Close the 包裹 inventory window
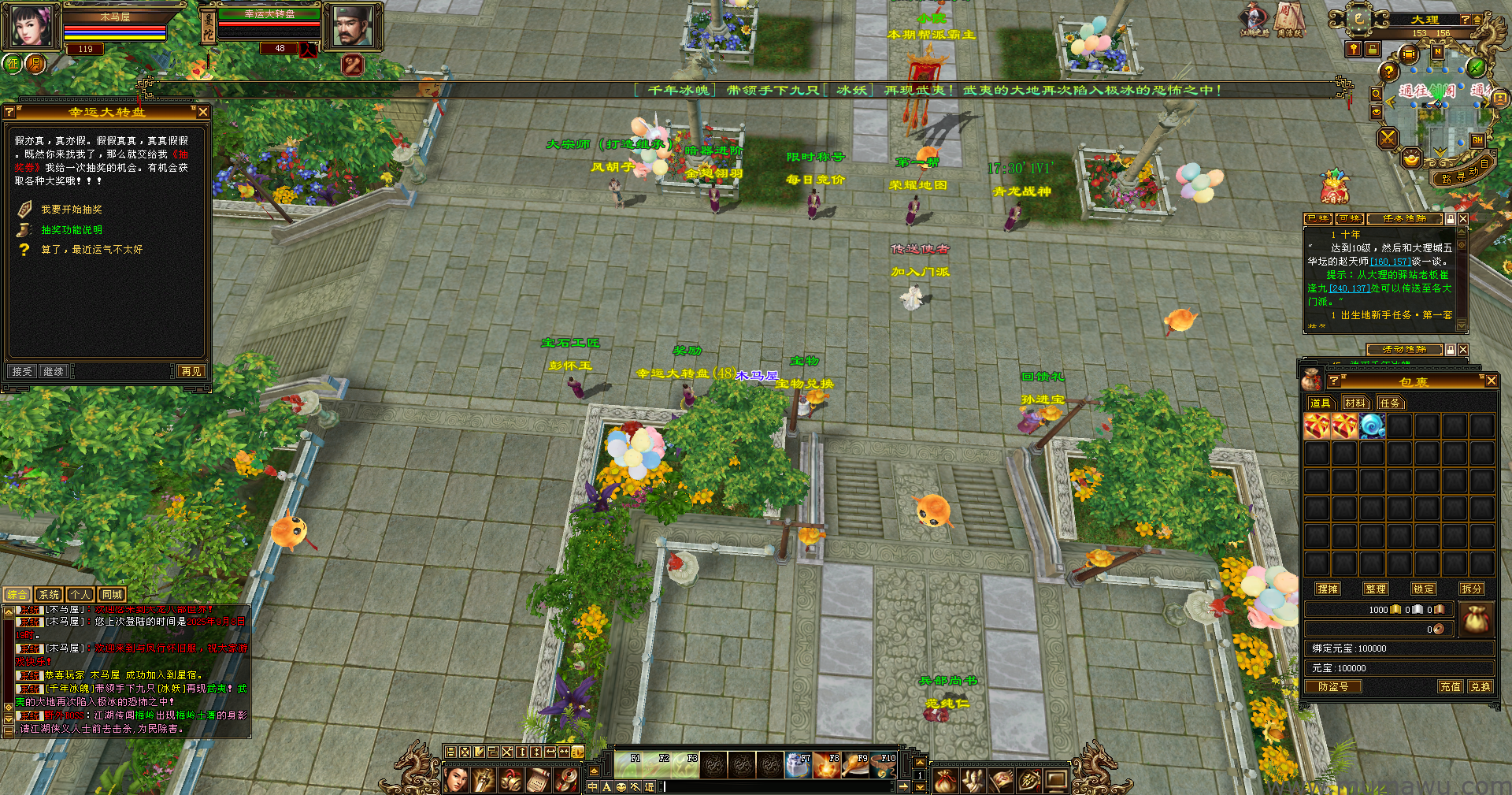The image size is (1512, 795). 1491,381
